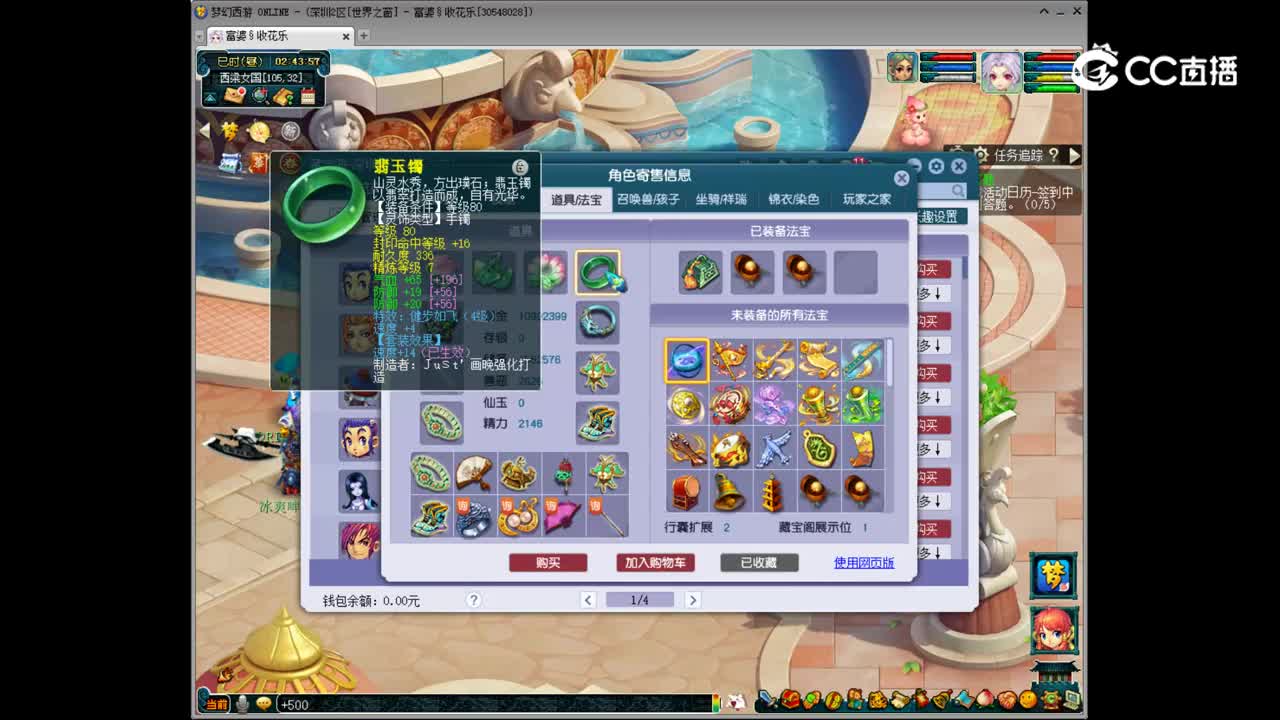Click the 梦 icon on the lower right
Viewport: 1280px width, 720px height.
point(1053,576)
